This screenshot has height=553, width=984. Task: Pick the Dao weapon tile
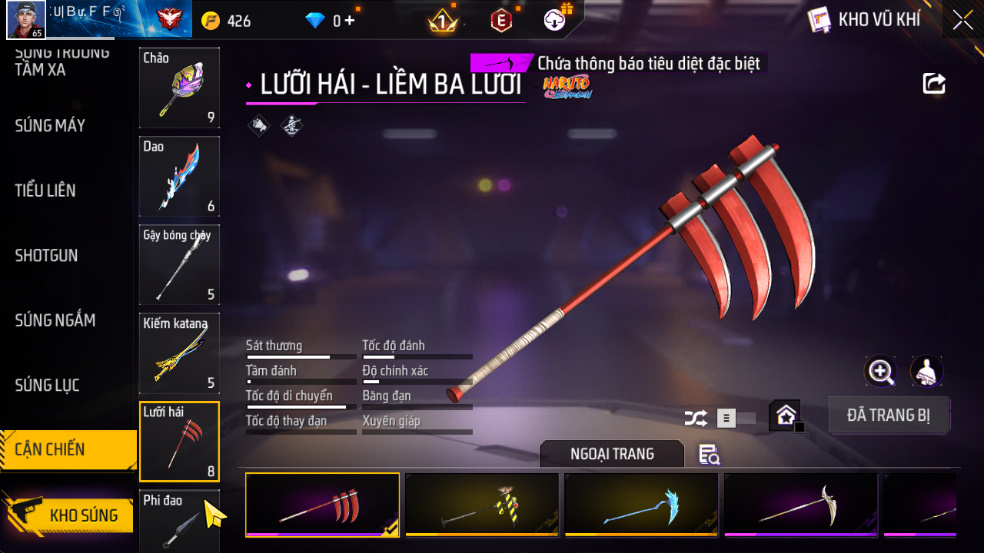coord(179,177)
